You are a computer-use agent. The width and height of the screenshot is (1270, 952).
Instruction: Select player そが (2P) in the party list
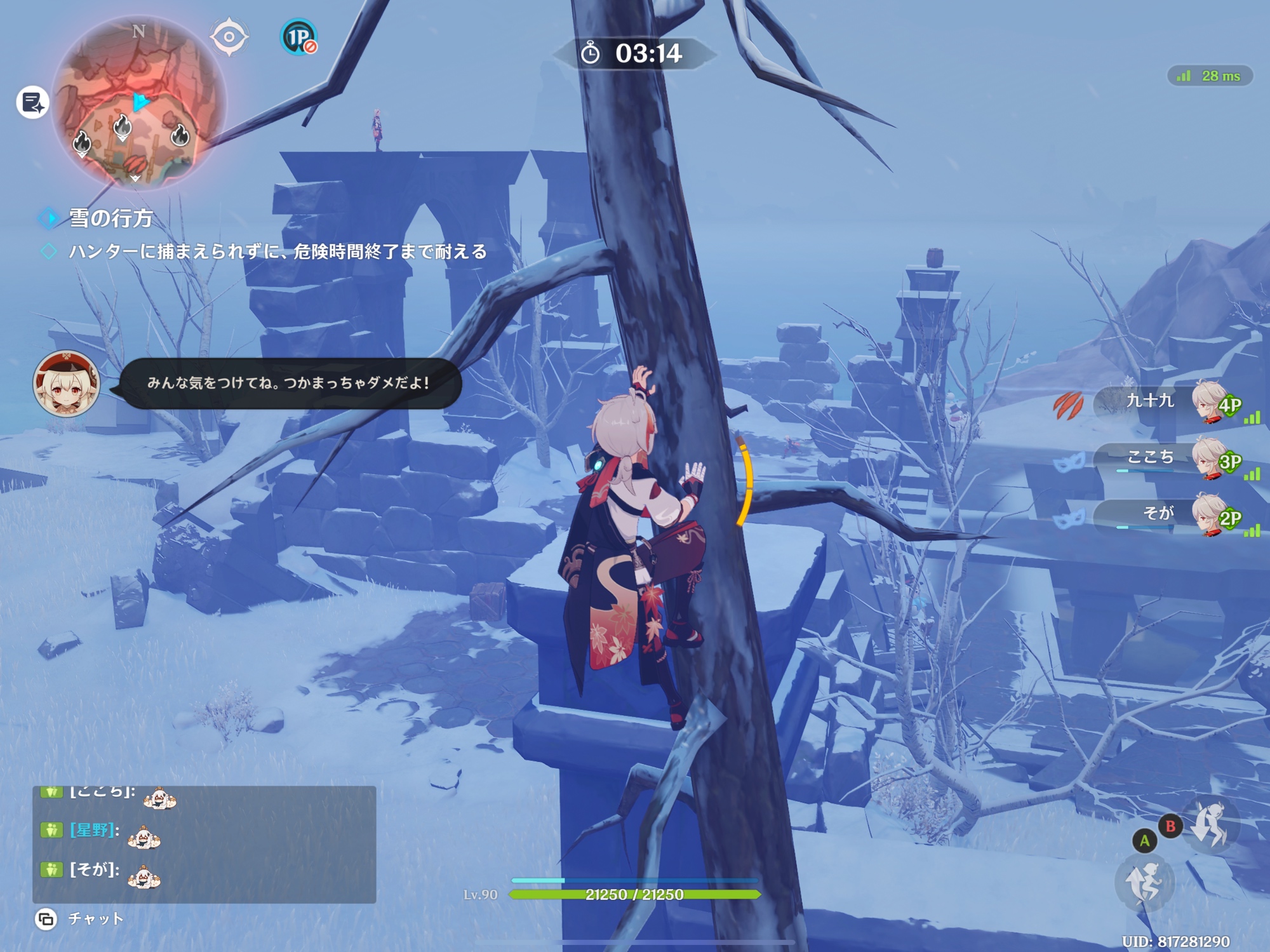pos(1168,514)
